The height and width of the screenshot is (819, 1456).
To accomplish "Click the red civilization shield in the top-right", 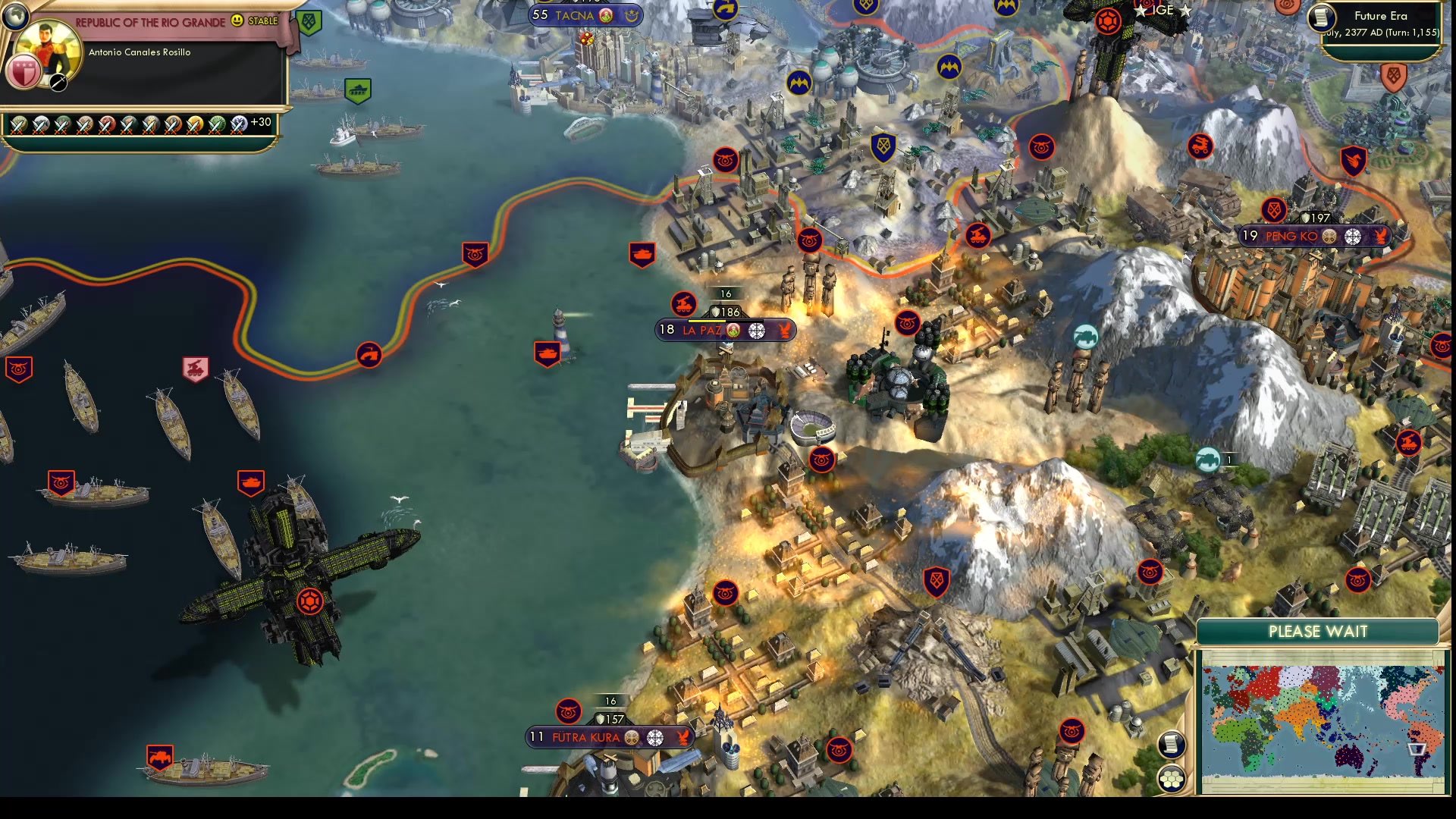I will click(x=1394, y=79).
